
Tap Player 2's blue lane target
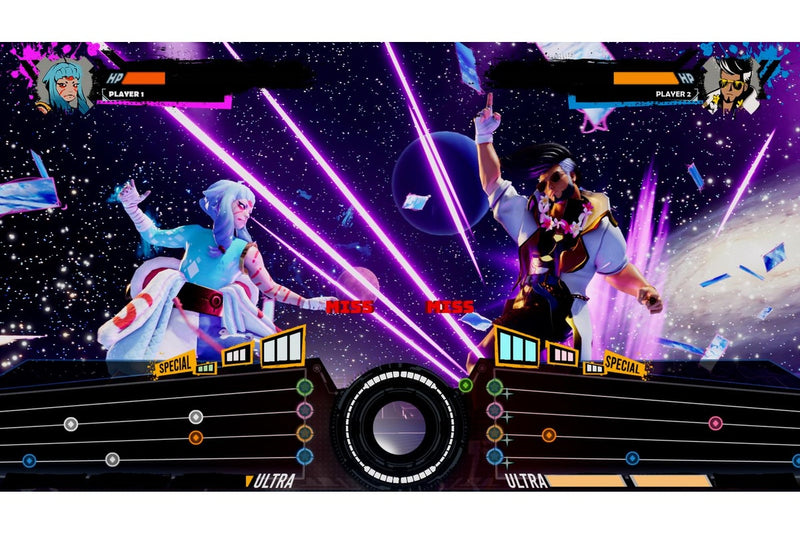pos(494,456)
